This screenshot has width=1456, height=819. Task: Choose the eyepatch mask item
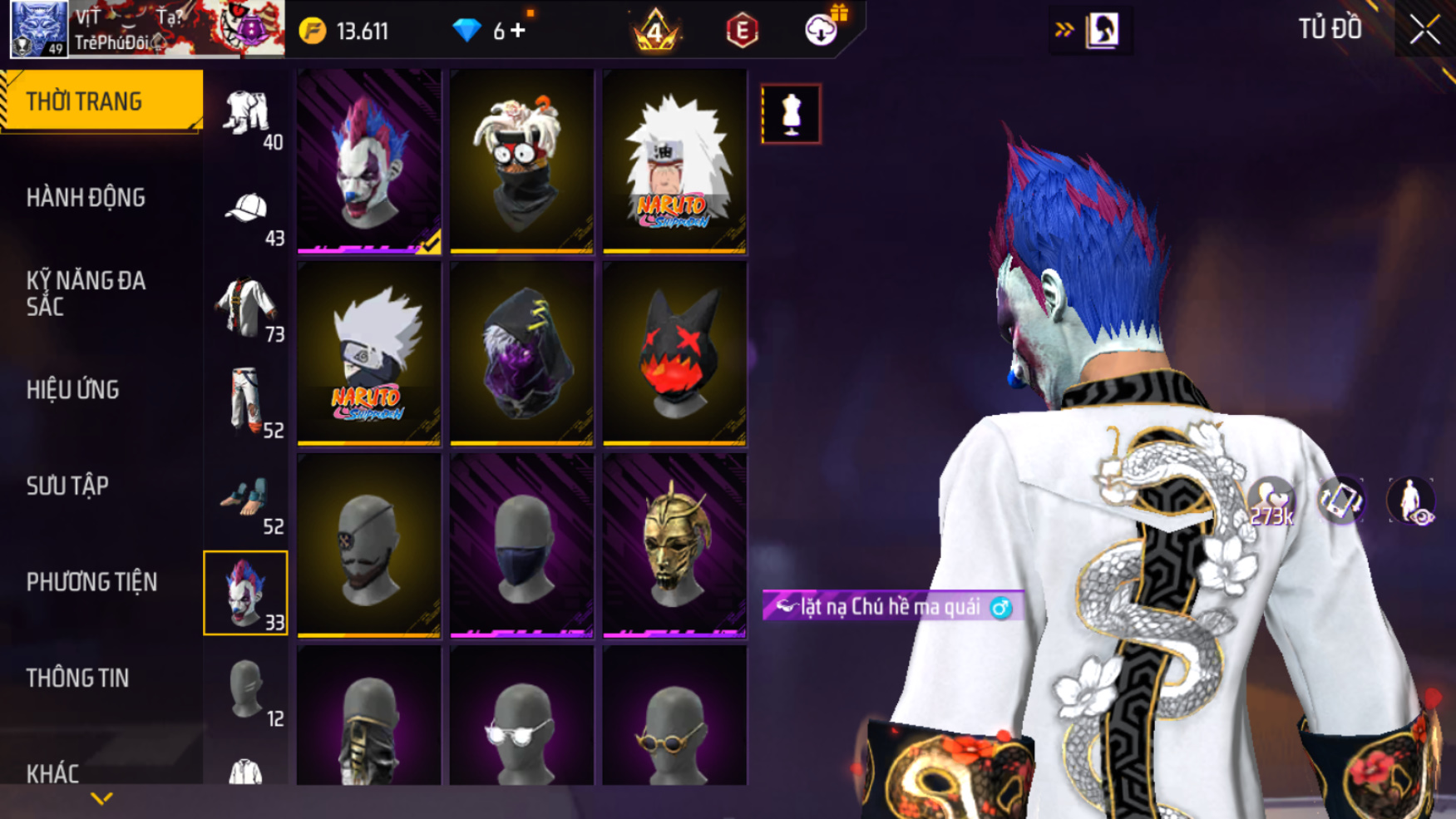[369, 545]
